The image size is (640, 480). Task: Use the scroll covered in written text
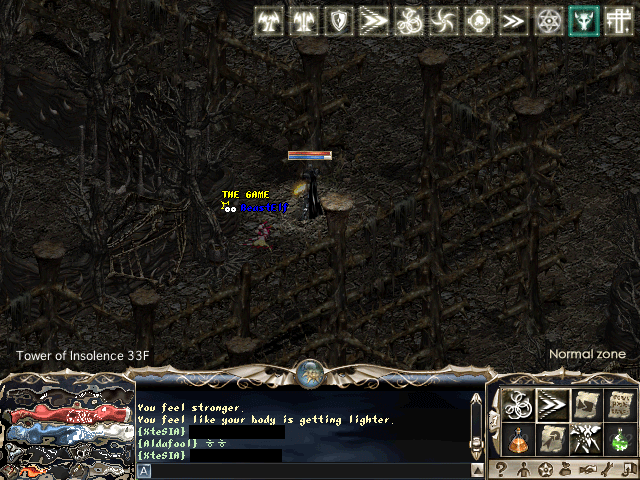pos(620,405)
